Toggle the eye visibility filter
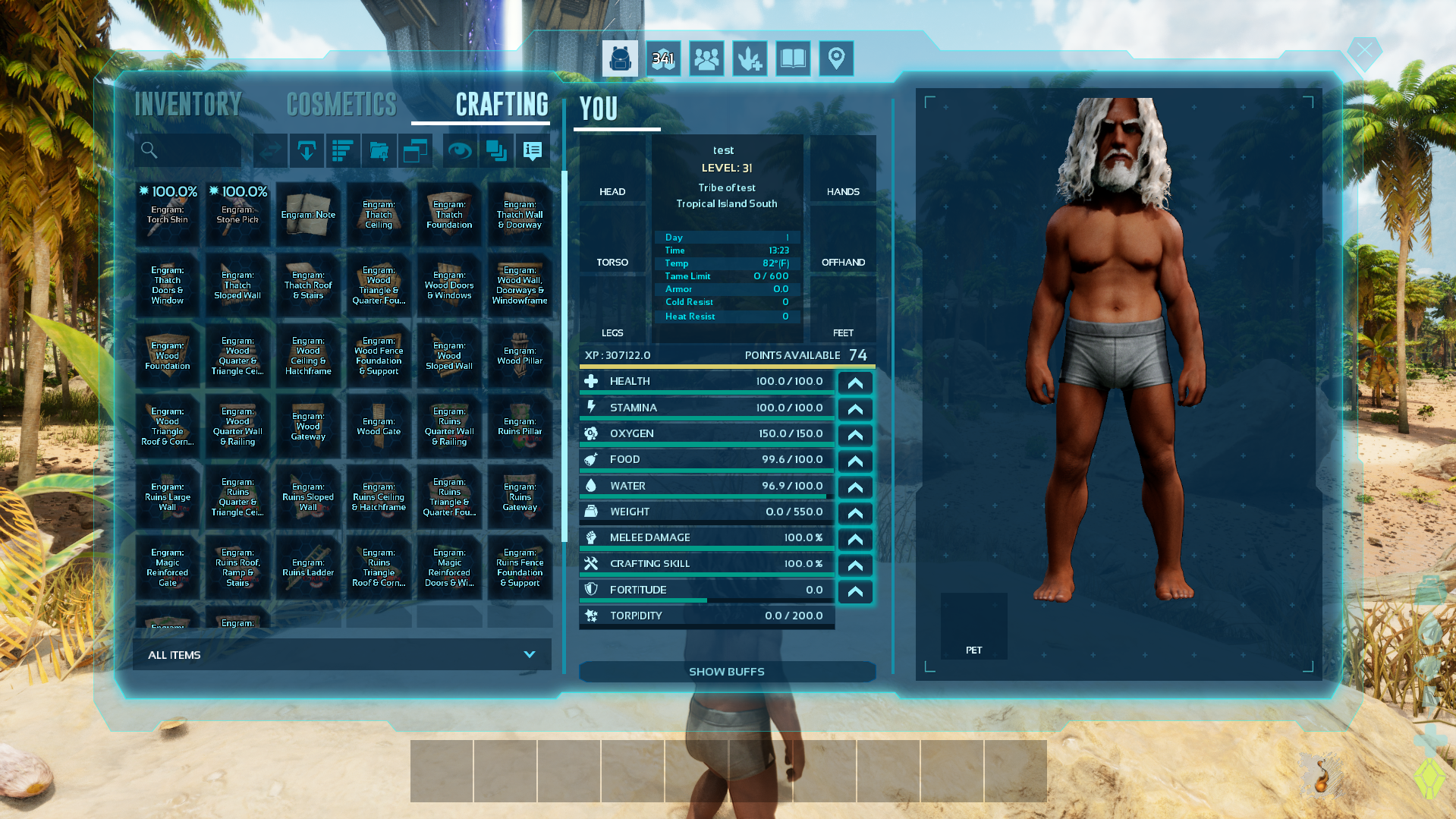Image resolution: width=1456 pixels, height=819 pixels. point(459,150)
